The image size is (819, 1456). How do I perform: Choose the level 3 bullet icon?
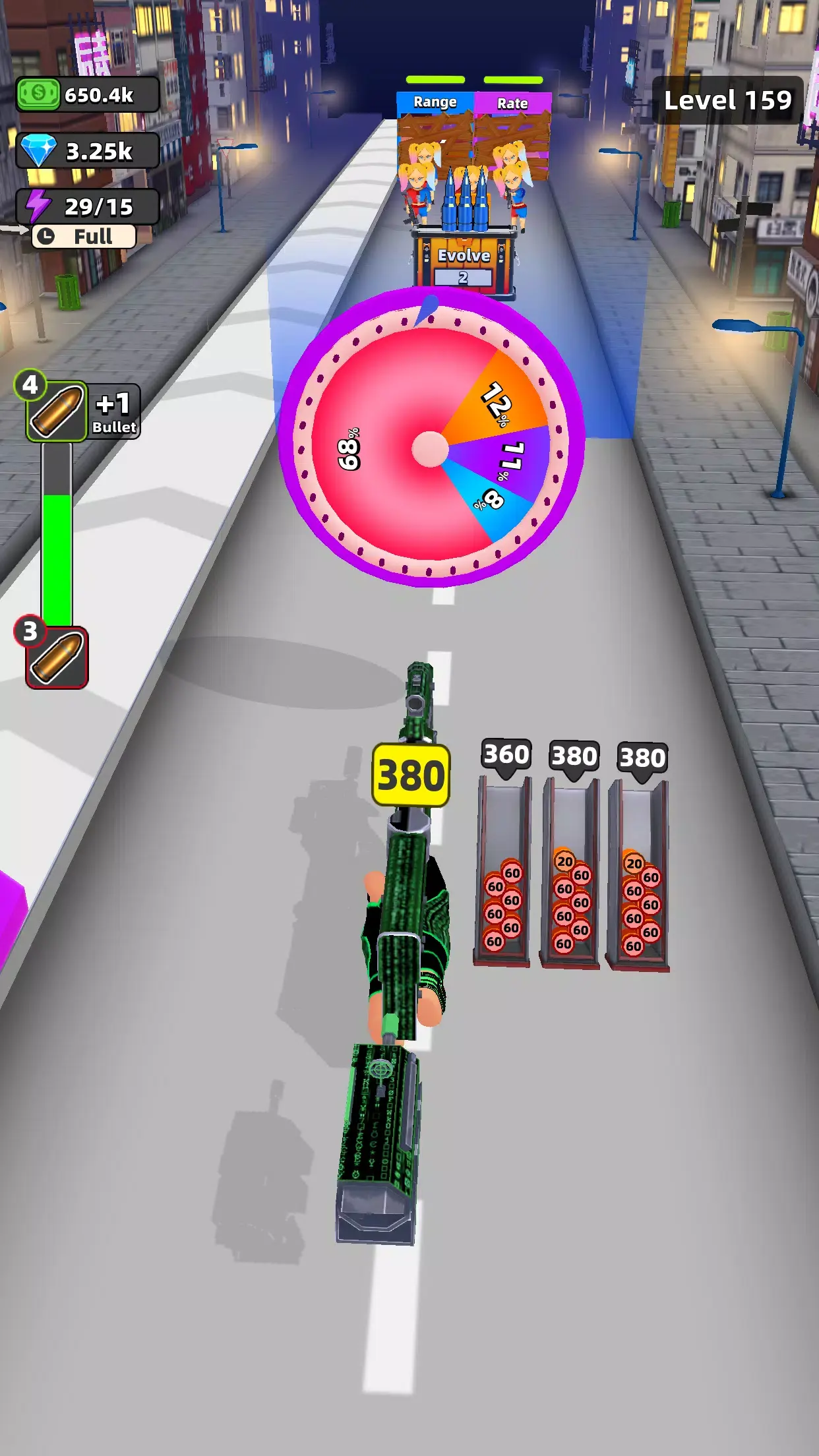click(57, 657)
